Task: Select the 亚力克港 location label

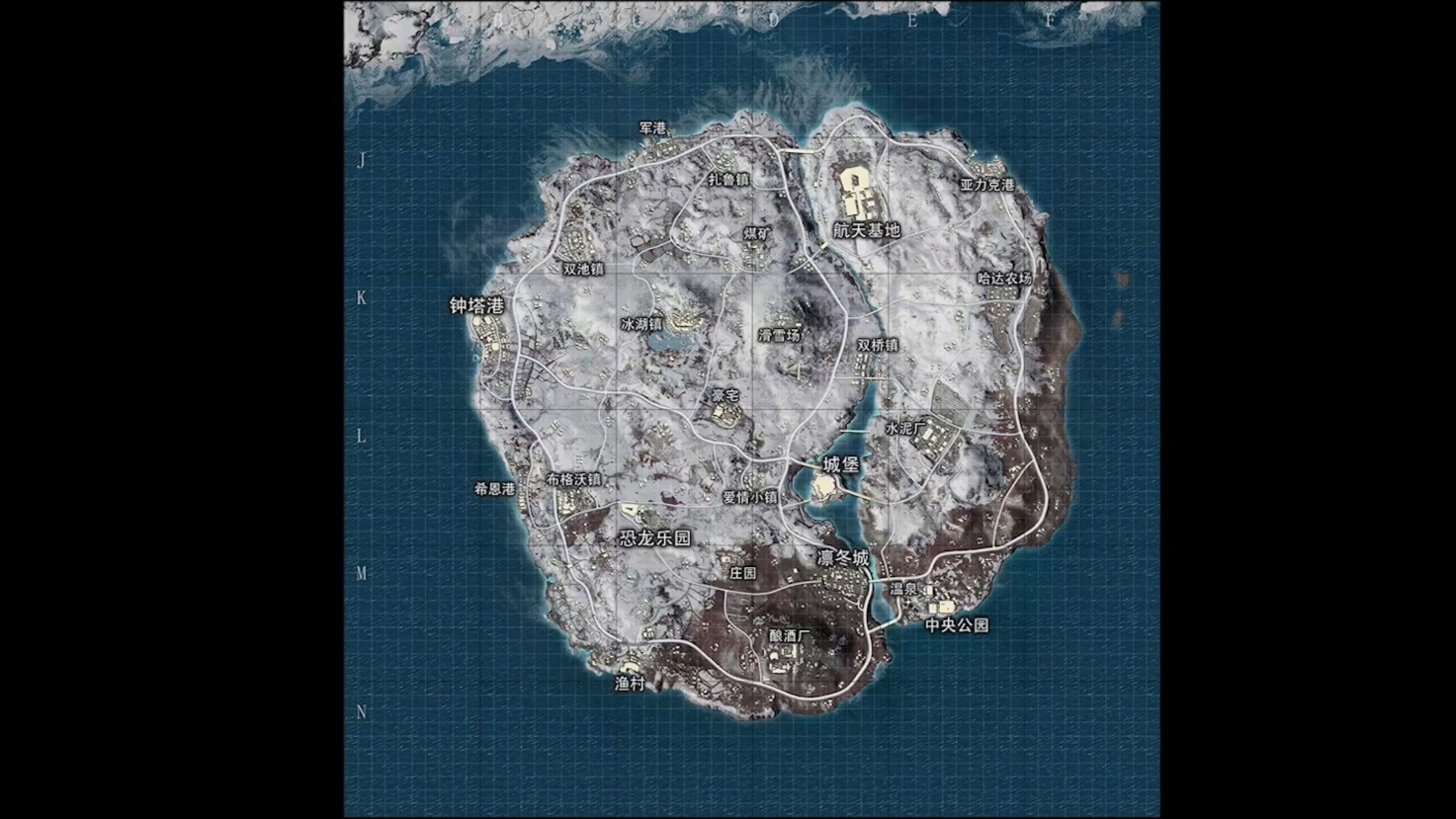Action: 987,185
